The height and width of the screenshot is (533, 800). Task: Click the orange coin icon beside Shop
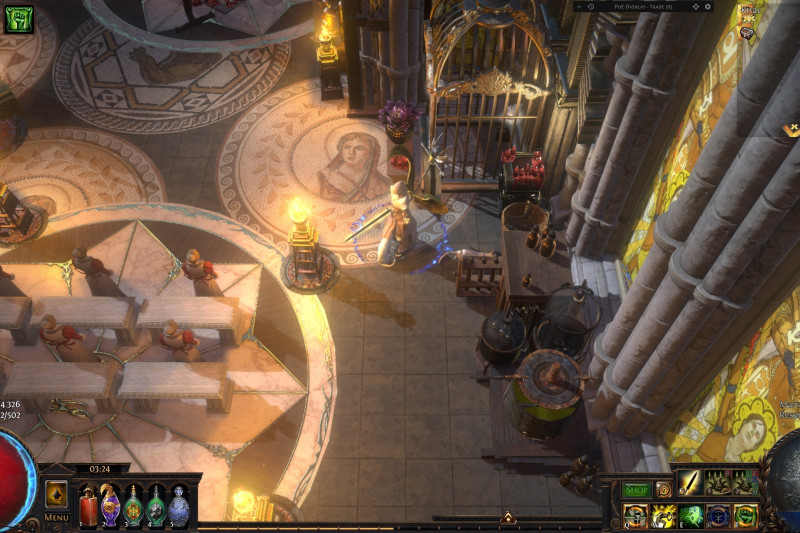[x=663, y=490]
